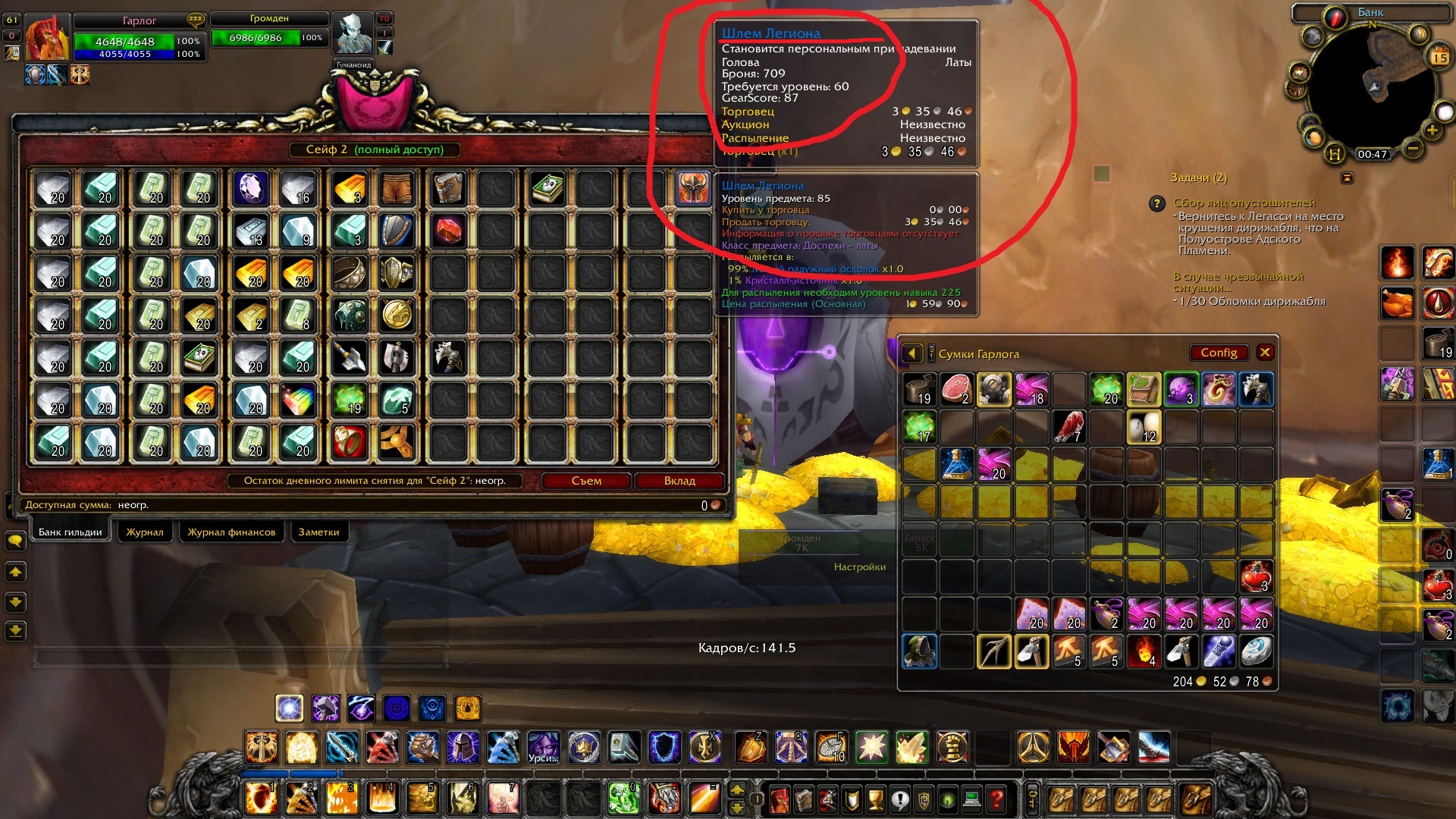
Task: Click the golden H button on the minimap
Action: (1335, 154)
